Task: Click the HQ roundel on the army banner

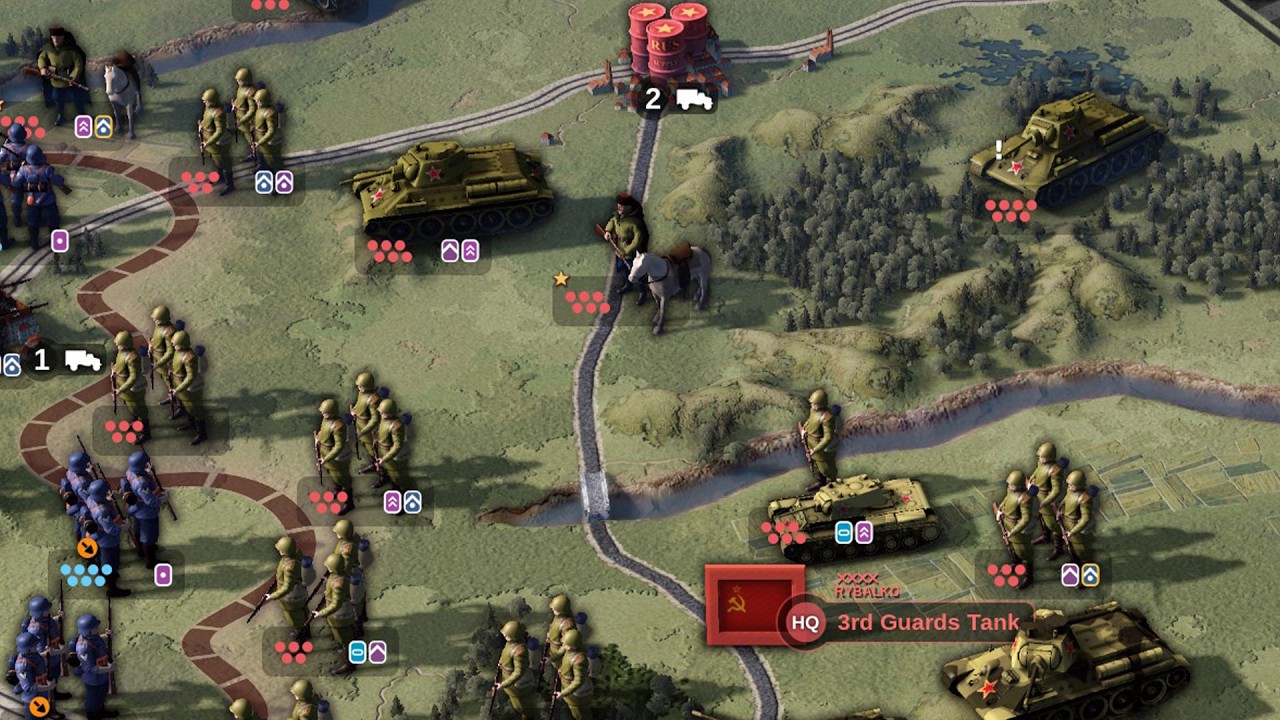Action: [805, 622]
